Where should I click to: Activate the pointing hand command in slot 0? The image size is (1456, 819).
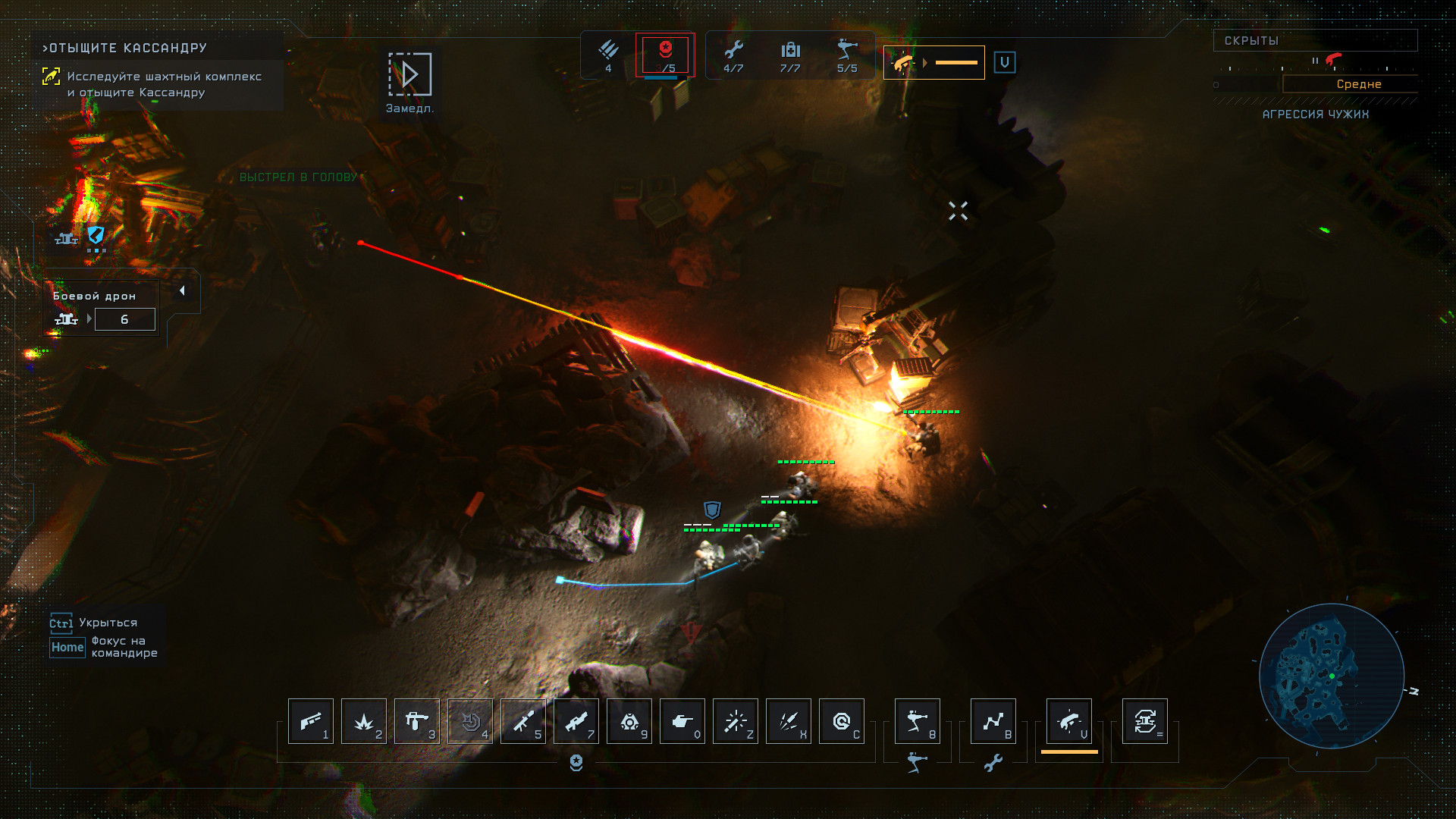tap(682, 721)
